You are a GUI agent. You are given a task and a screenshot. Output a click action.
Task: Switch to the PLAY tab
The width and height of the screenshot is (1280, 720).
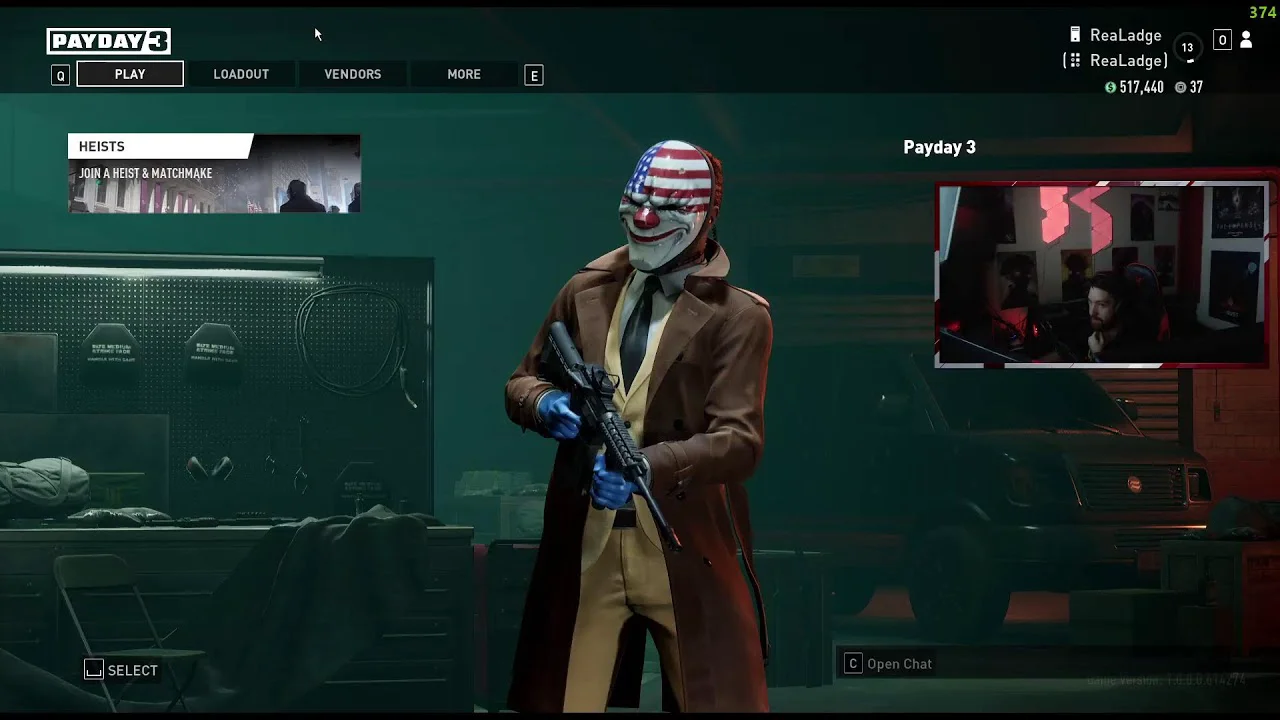[x=130, y=74]
